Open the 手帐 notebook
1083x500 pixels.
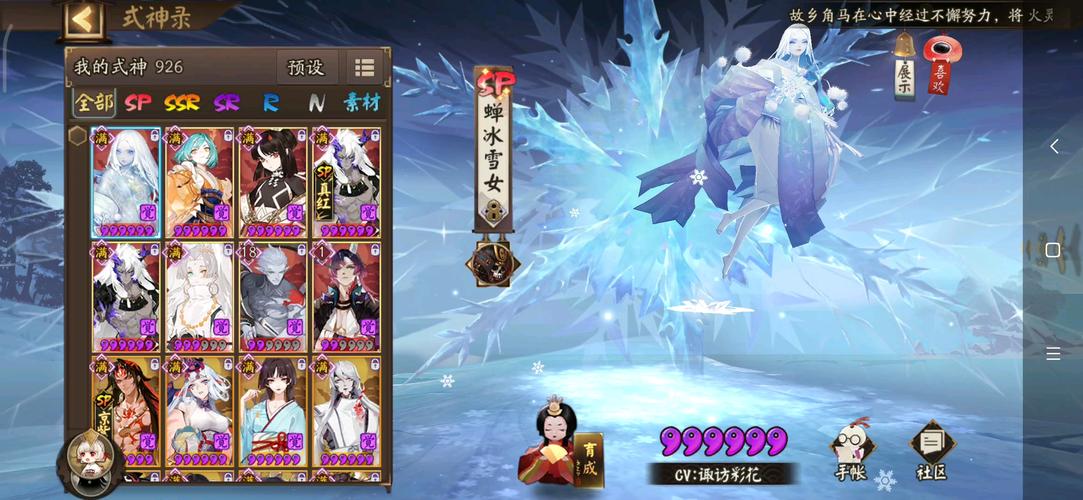pos(851,449)
